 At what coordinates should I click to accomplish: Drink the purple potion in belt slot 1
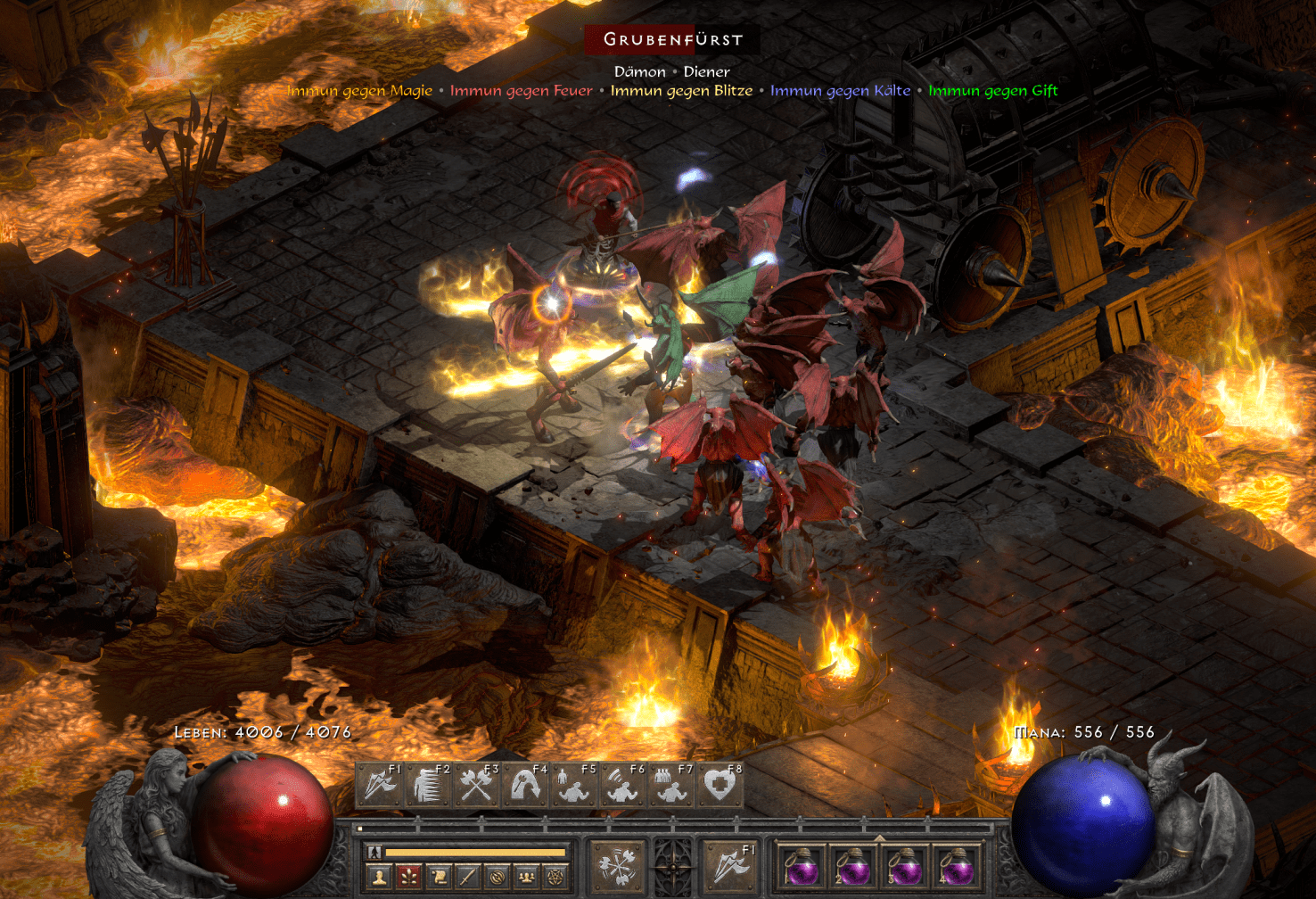coord(802,866)
